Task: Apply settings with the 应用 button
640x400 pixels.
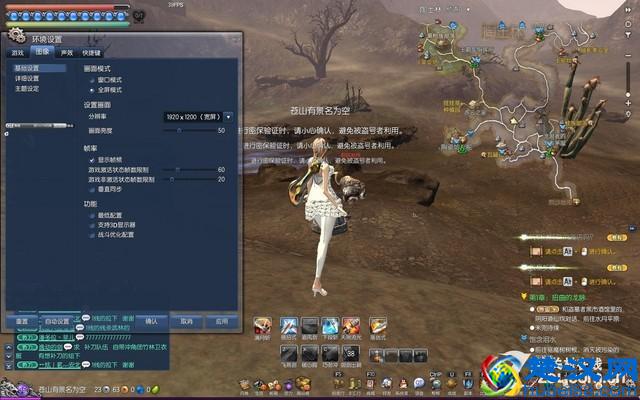Action: pos(221,321)
